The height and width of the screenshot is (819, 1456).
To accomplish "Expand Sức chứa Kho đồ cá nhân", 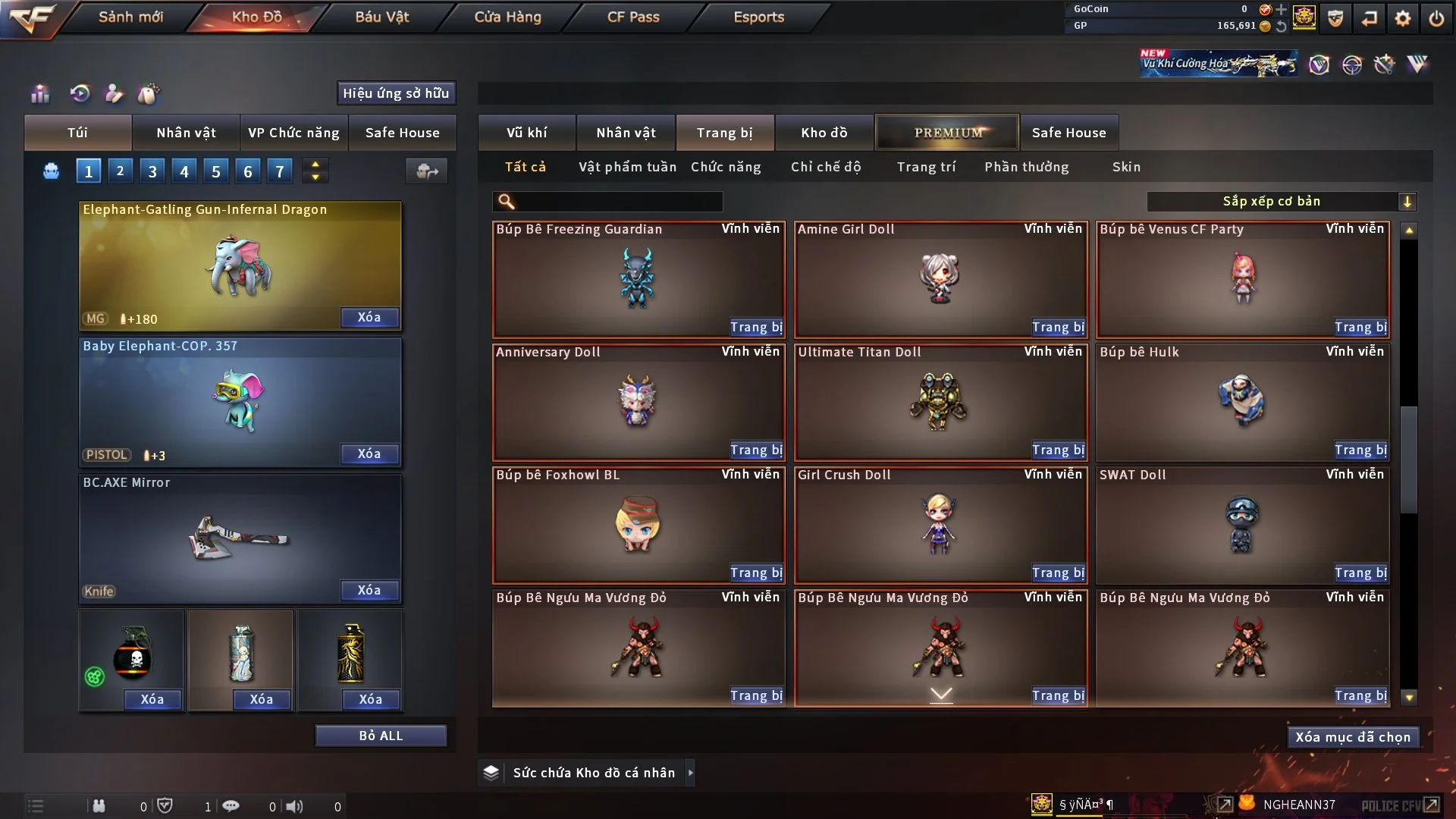I will 594,773.
